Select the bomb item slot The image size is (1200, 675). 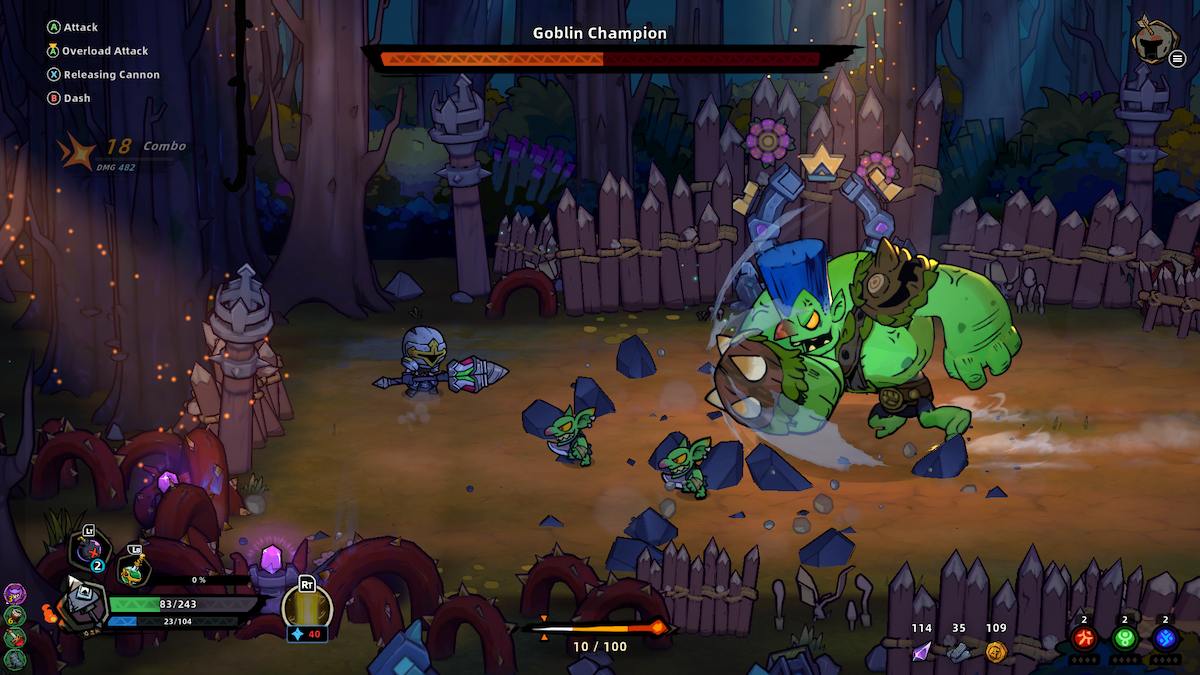pyautogui.click(x=91, y=552)
